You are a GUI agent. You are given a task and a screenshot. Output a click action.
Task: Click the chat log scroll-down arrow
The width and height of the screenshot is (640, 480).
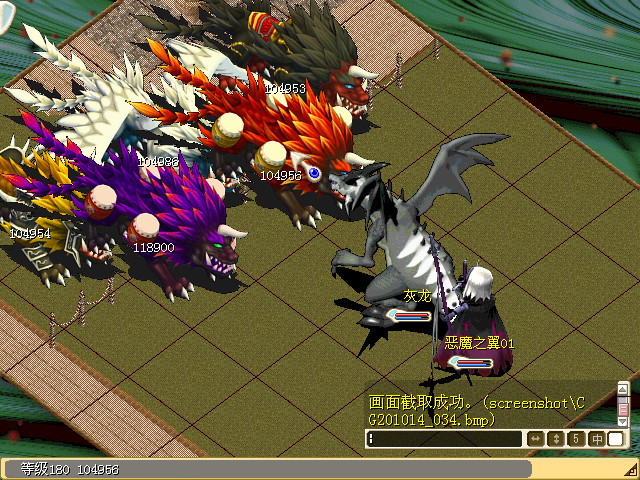[x=622, y=419]
